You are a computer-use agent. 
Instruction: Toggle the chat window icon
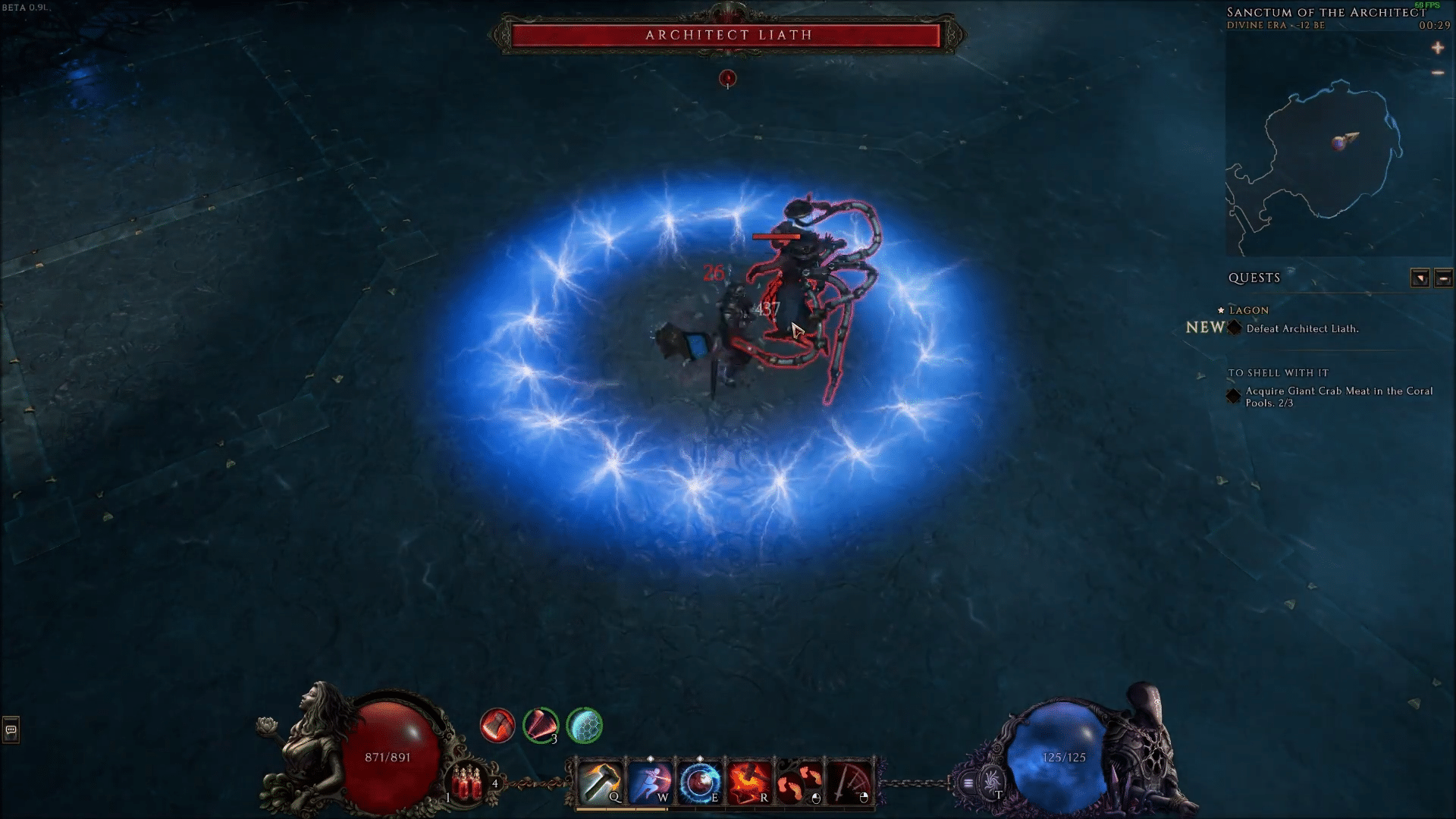pyautogui.click(x=9, y=730)
